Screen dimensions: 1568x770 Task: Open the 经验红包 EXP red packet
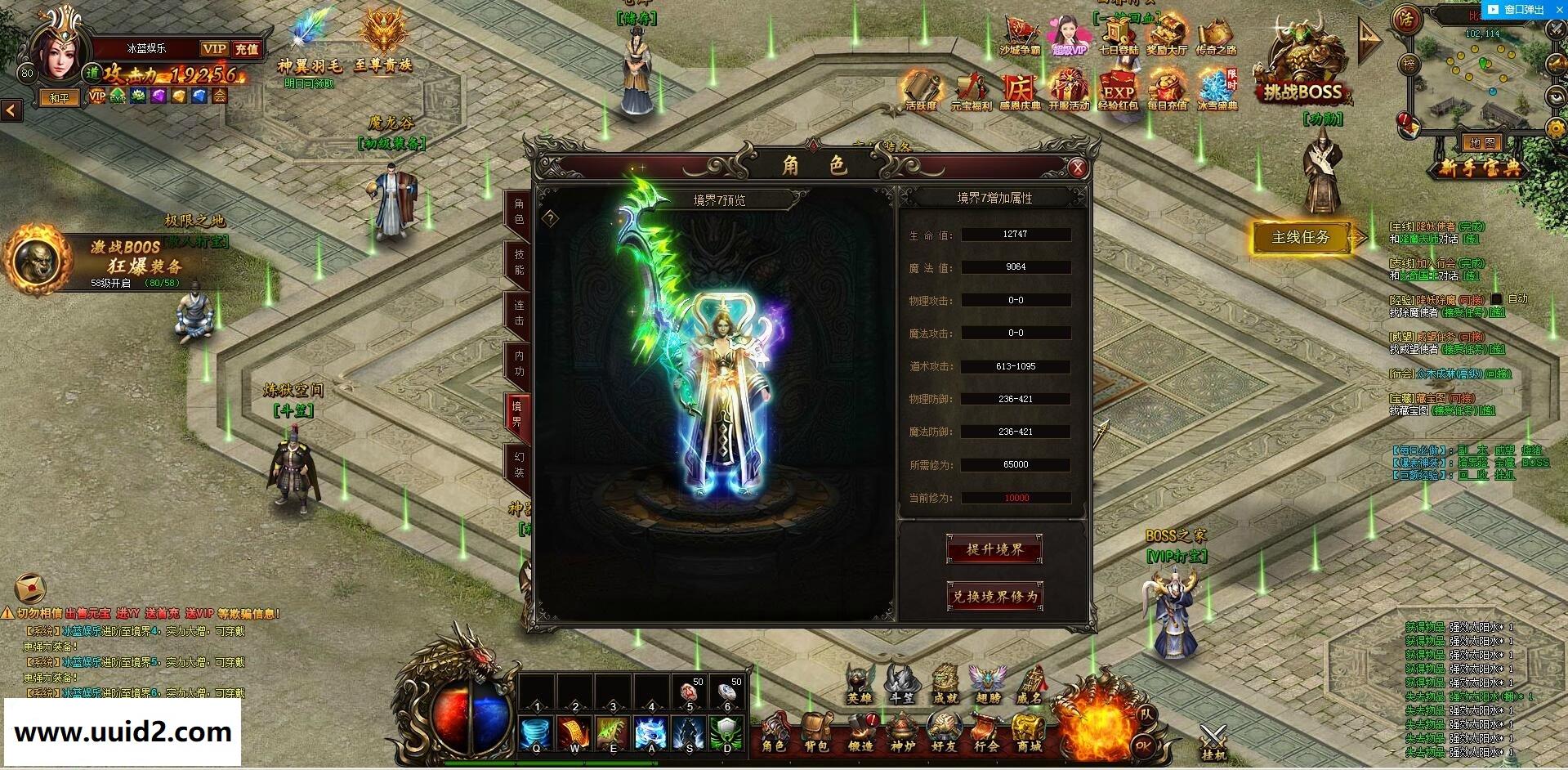coord(1117,90)
